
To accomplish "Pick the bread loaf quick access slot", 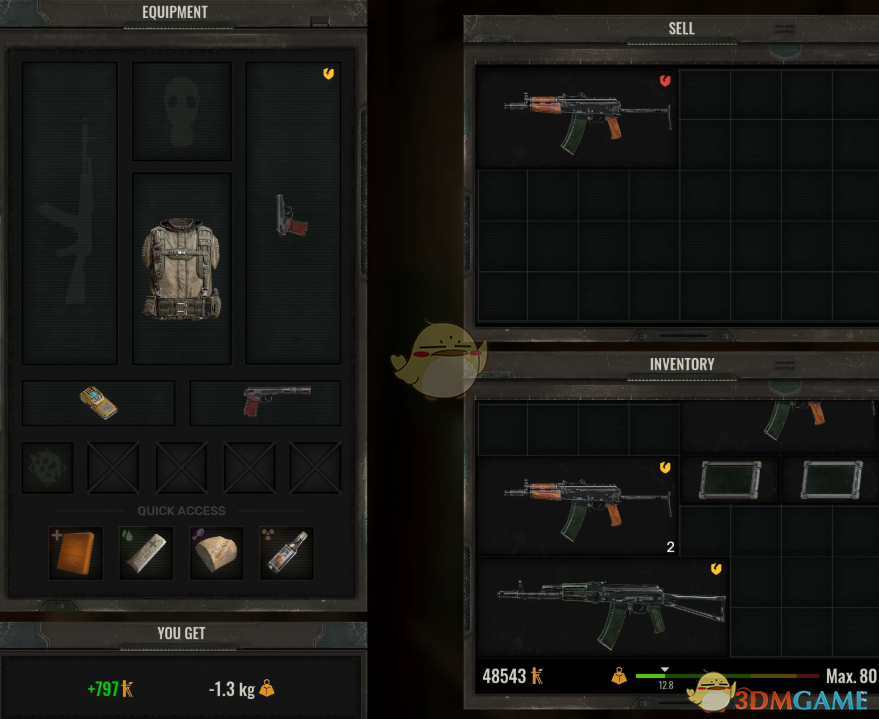I will (x=216, y=552).
